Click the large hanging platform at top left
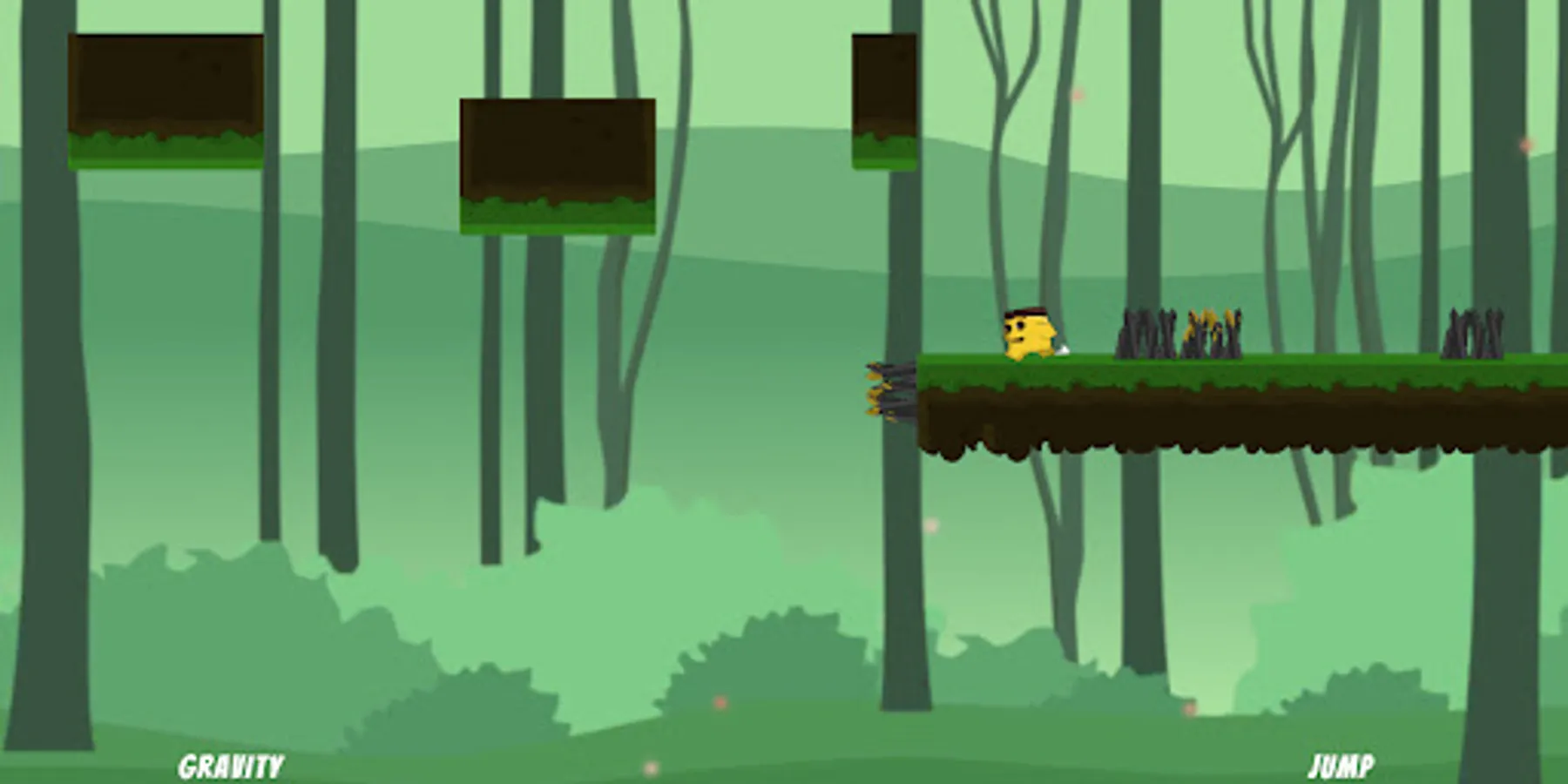Image resolution: width=1568 pixels, height=784 pixels. (x=166, y=100)
